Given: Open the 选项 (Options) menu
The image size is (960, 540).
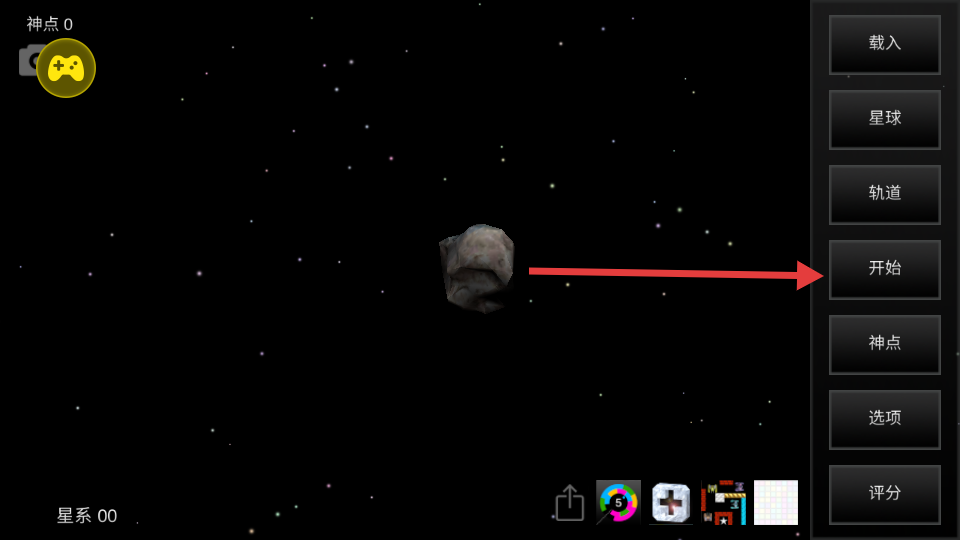Looking at the screenshot, I should point(884,419).
